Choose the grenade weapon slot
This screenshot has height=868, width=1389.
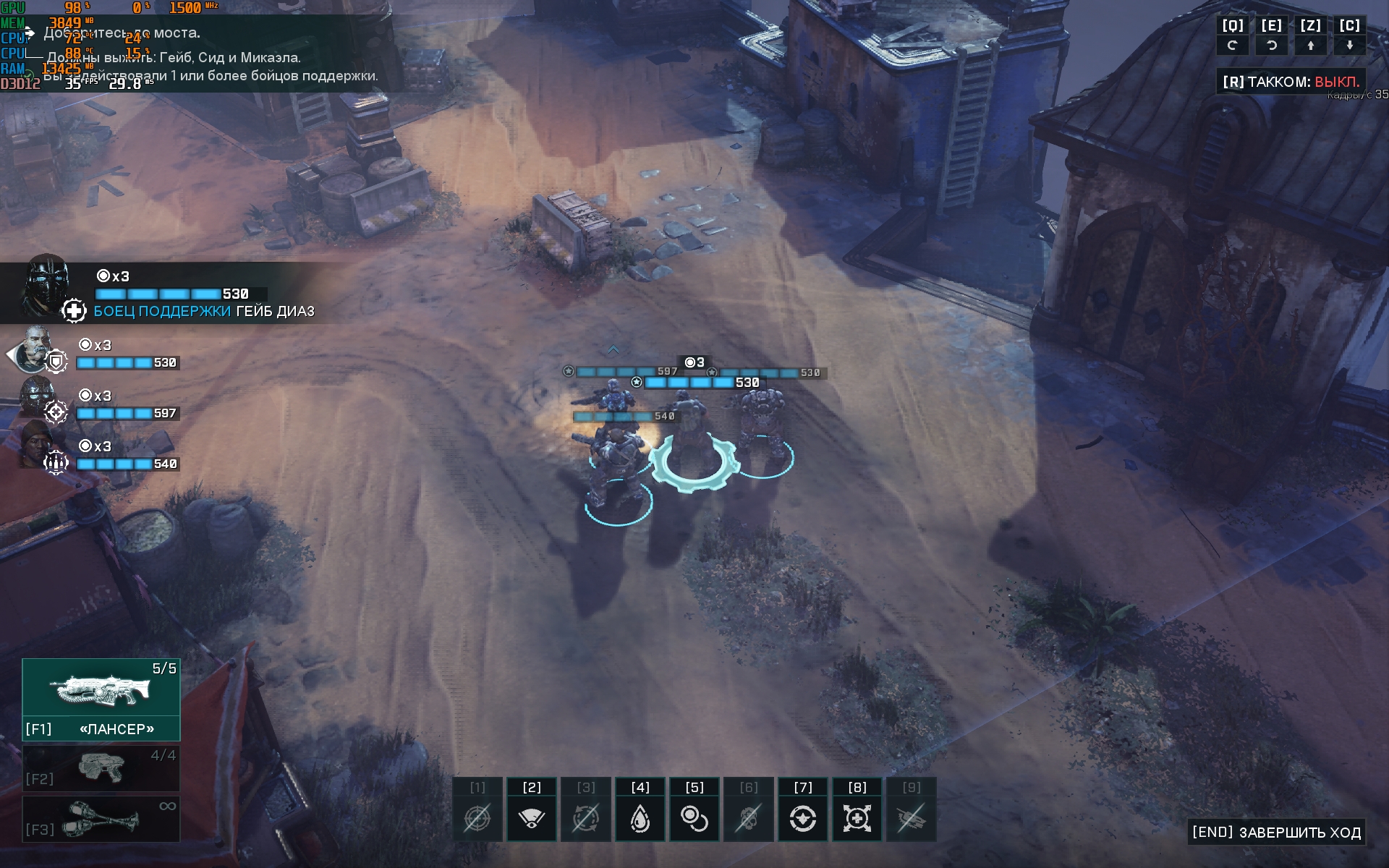(101, 819)
